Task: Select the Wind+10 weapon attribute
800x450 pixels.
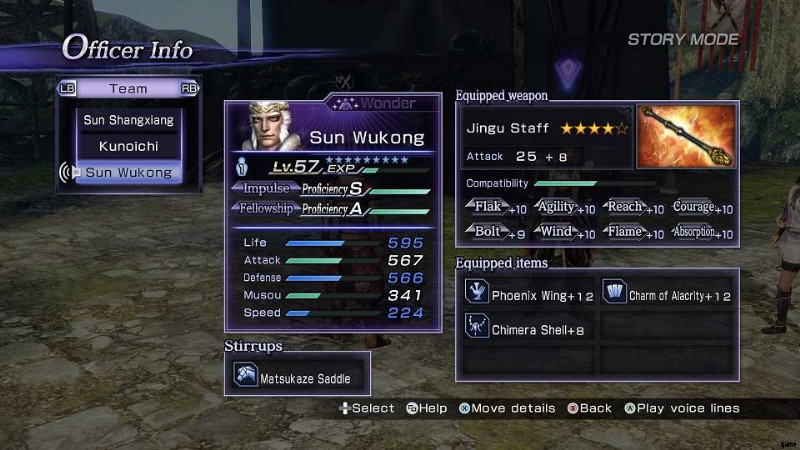Action: [x=566, y=233]
